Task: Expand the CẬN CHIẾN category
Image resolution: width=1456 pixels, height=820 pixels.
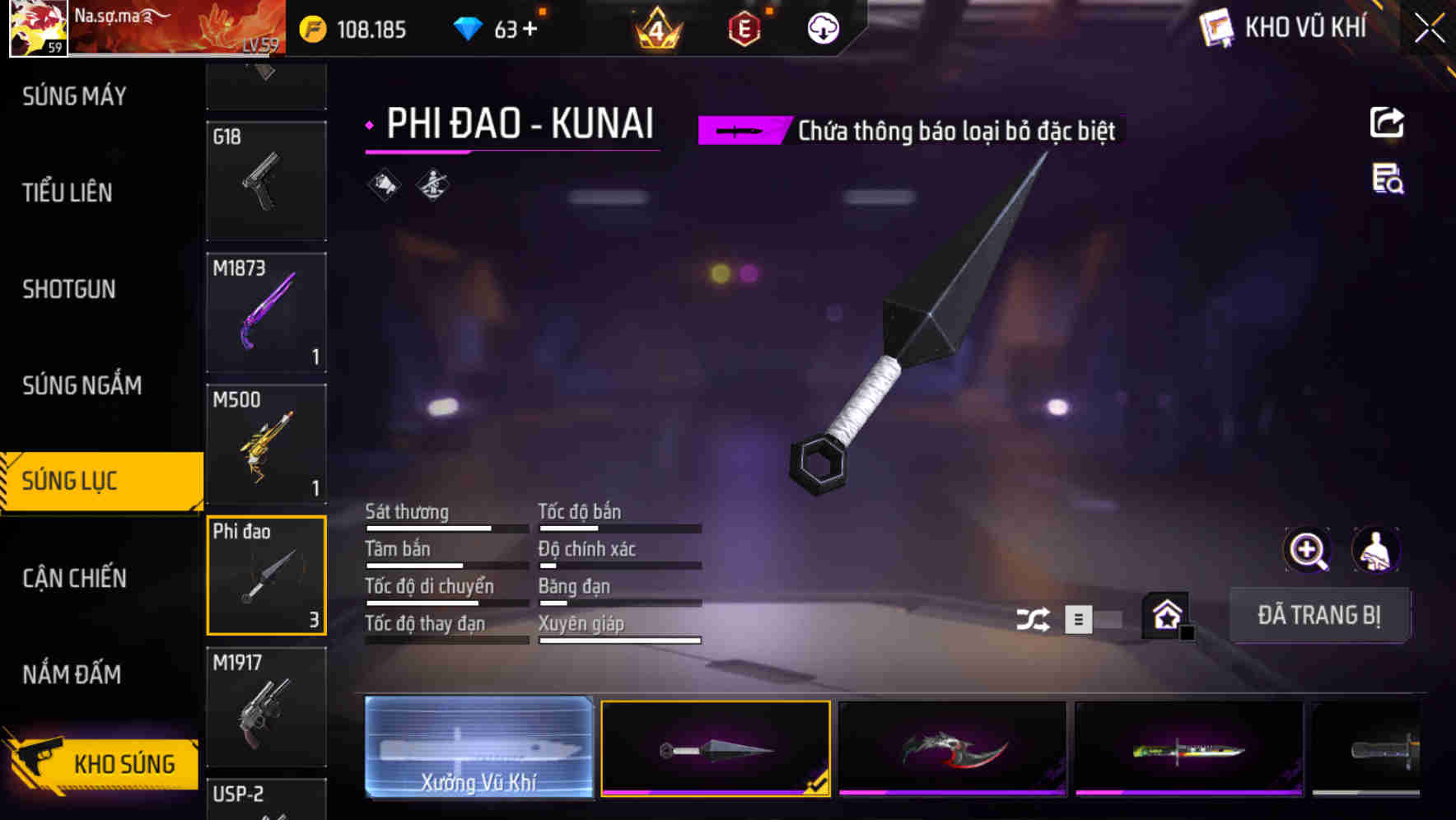Action: [74, 578]
